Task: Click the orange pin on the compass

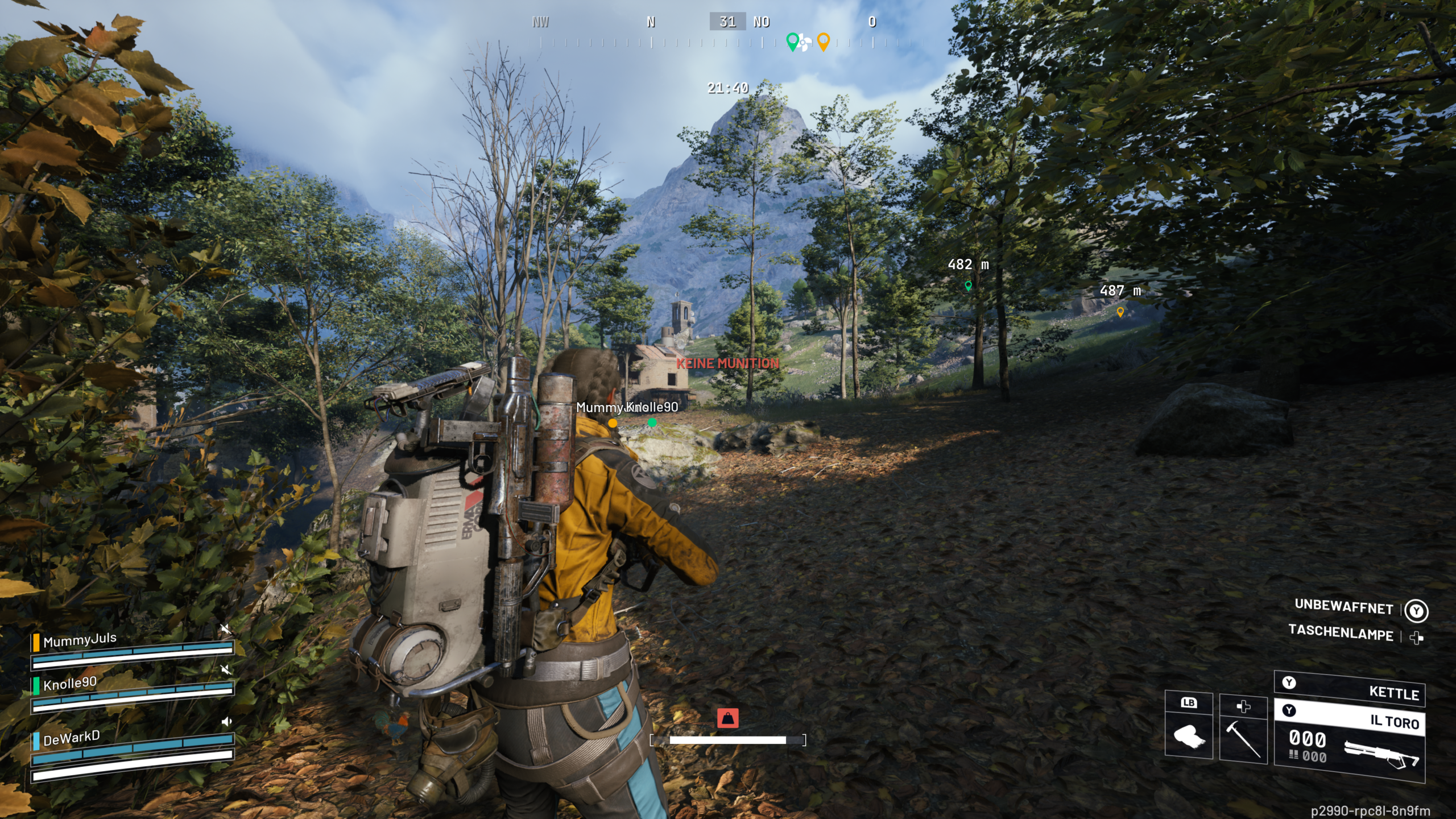Action: pyautogui.click(x=823, y=41)
